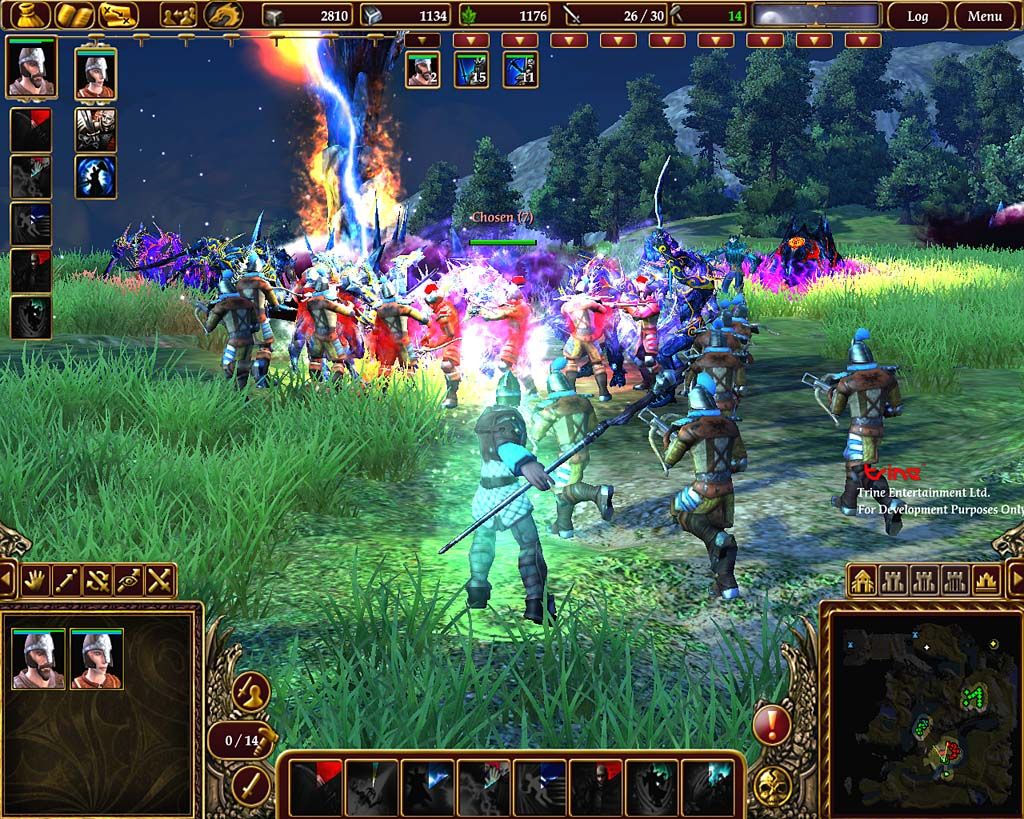
Task: Select the control group with 15 units
Action: point(471,70)
